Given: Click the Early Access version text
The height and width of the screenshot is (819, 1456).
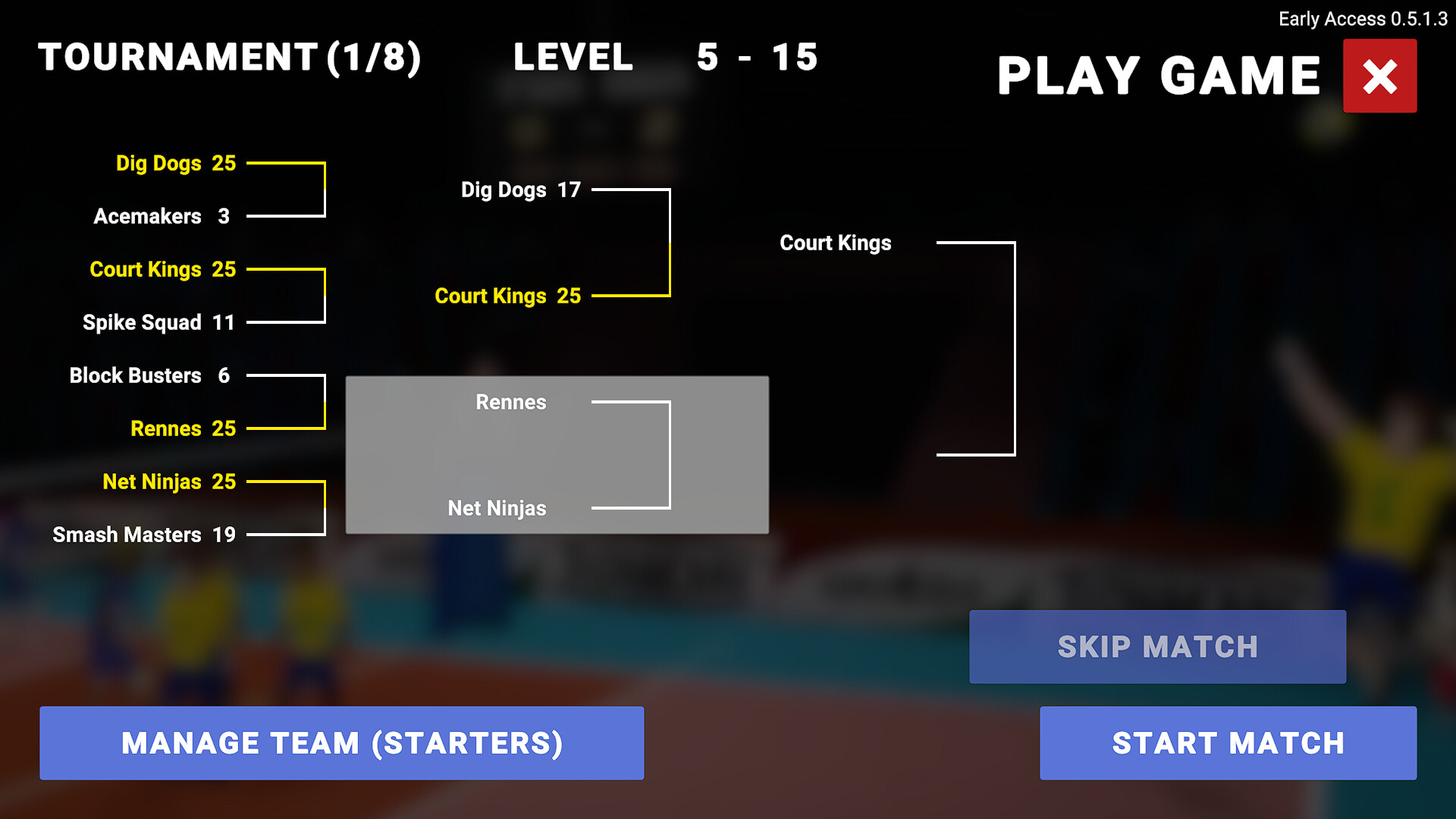Looking at the screenshot, I should (1362, 19).
